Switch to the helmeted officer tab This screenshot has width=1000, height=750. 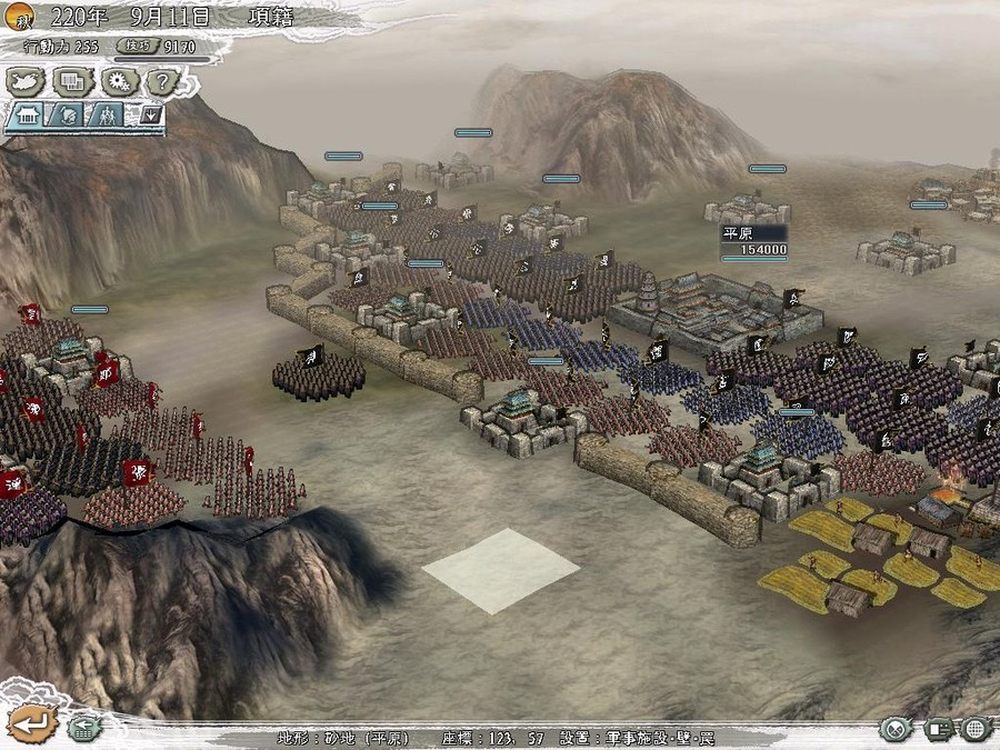tap(67, 115)
